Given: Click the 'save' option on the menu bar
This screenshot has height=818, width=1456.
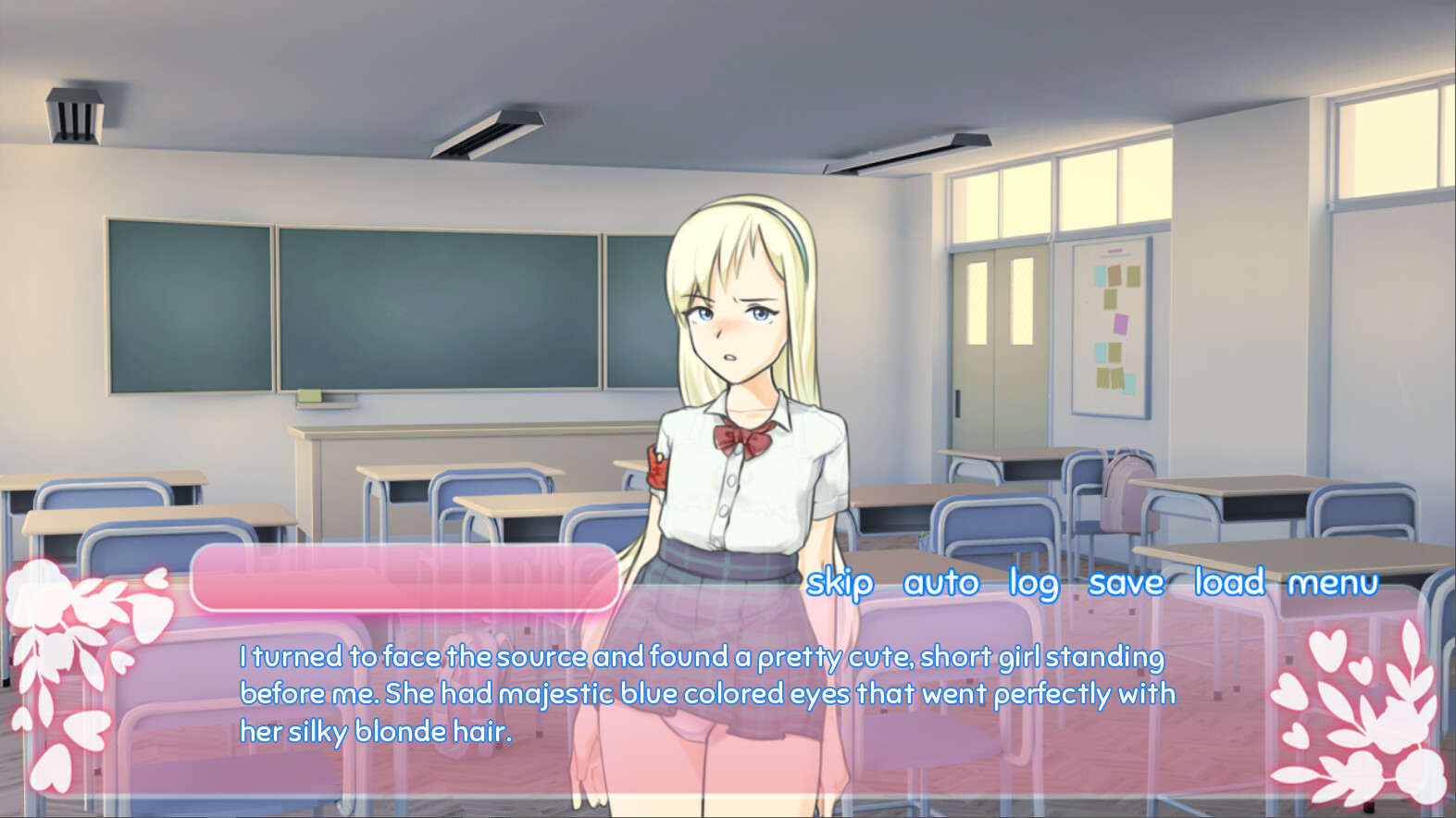Looking at the screenshot, I should (x=1126, y=583).
